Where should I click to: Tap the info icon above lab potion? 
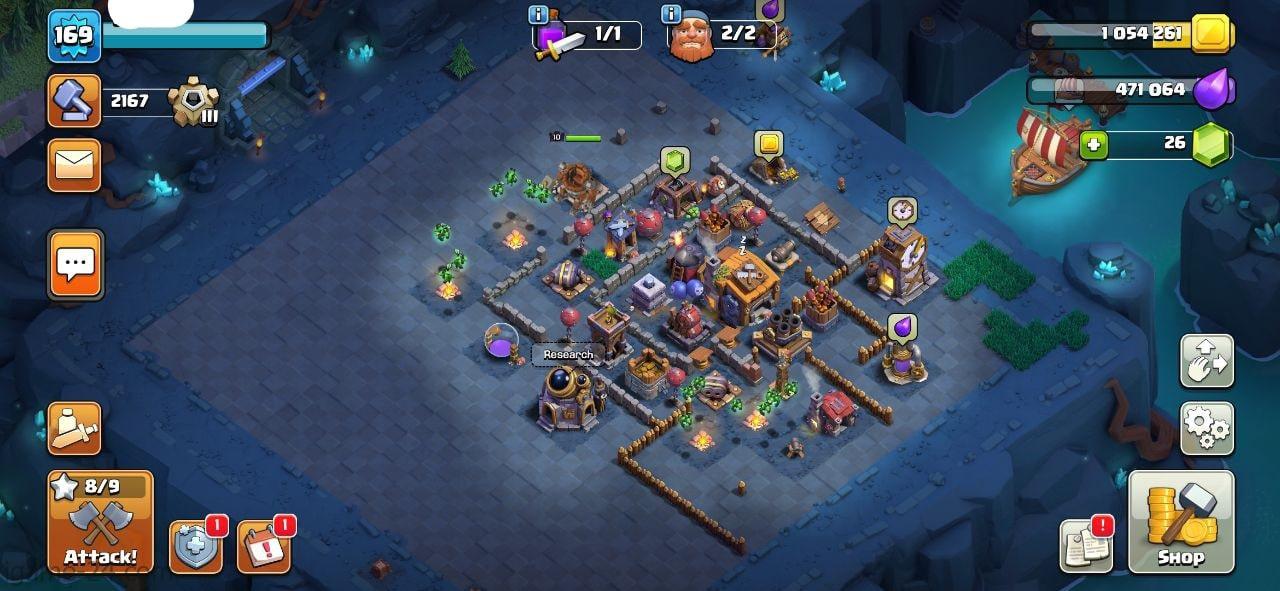pos(538,14)
